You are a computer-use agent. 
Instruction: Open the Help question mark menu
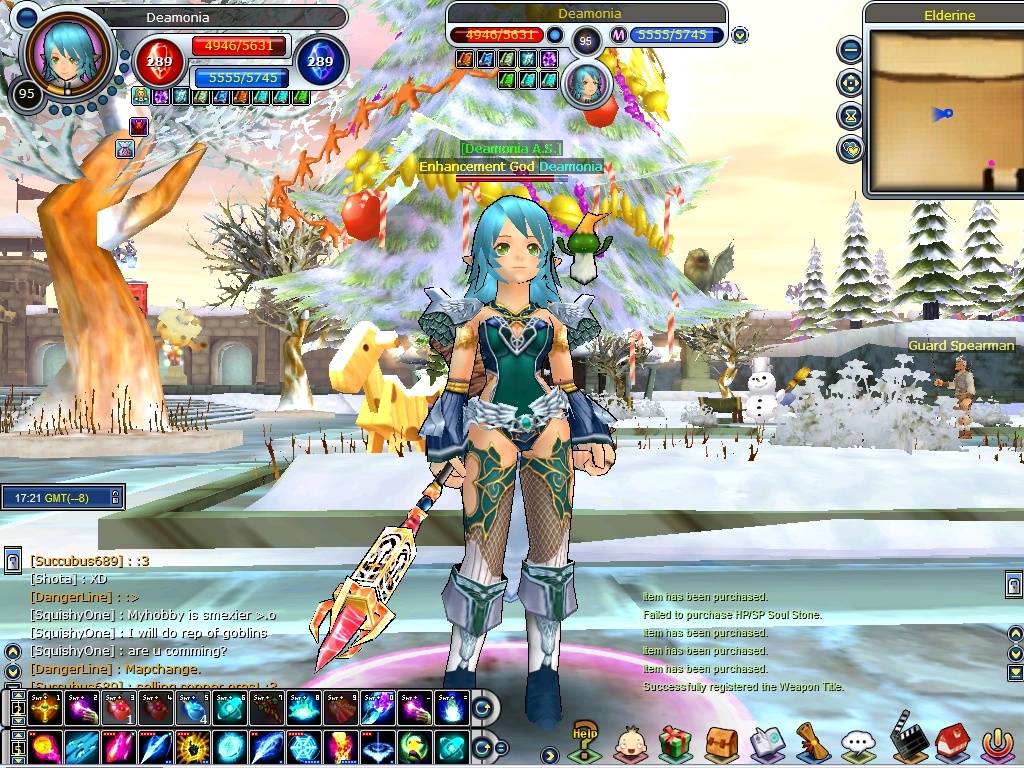click(584, 741)
